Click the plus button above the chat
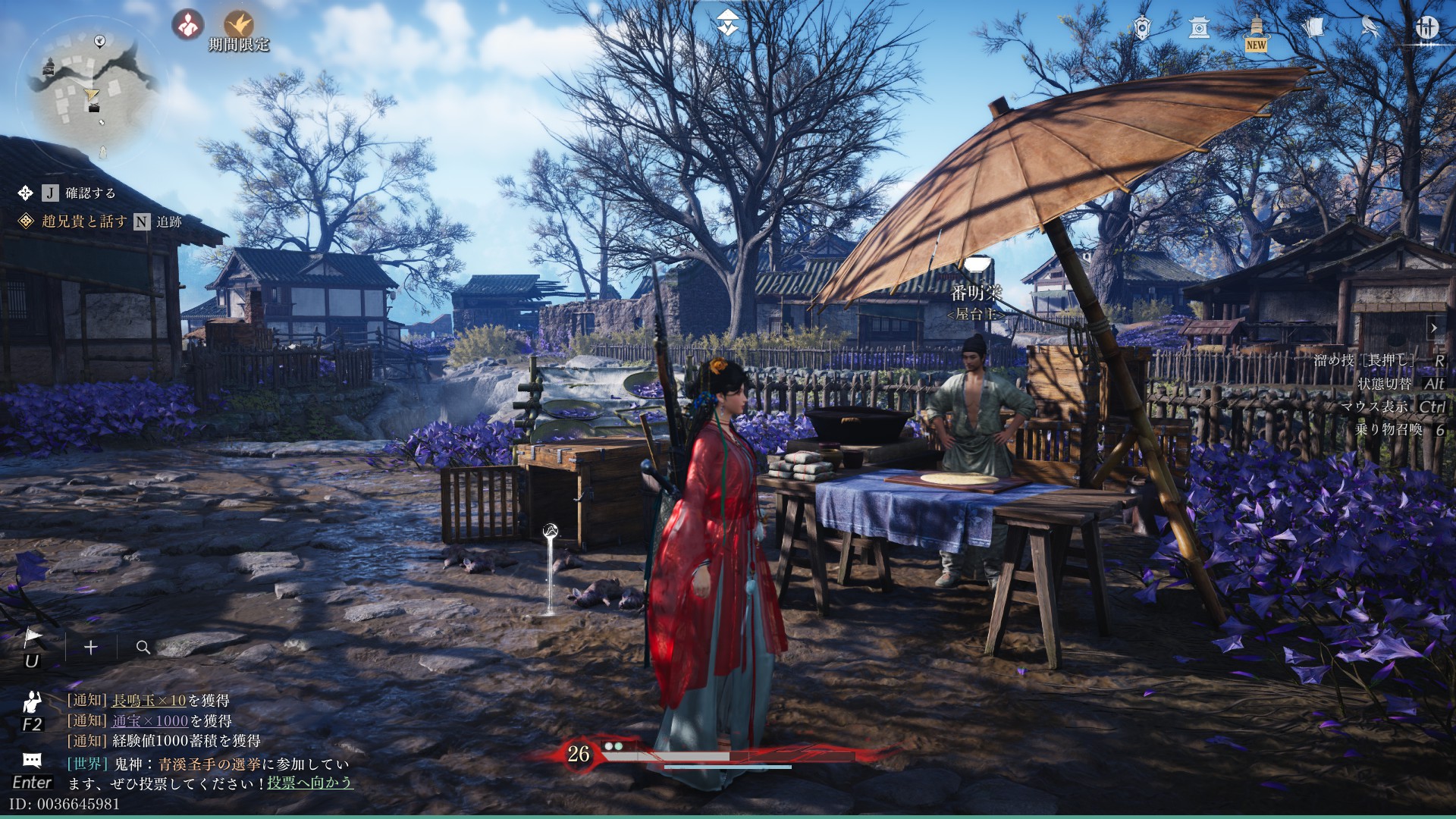The width and height of the screenshot is (1456, 819). click(x=91, y=647)
